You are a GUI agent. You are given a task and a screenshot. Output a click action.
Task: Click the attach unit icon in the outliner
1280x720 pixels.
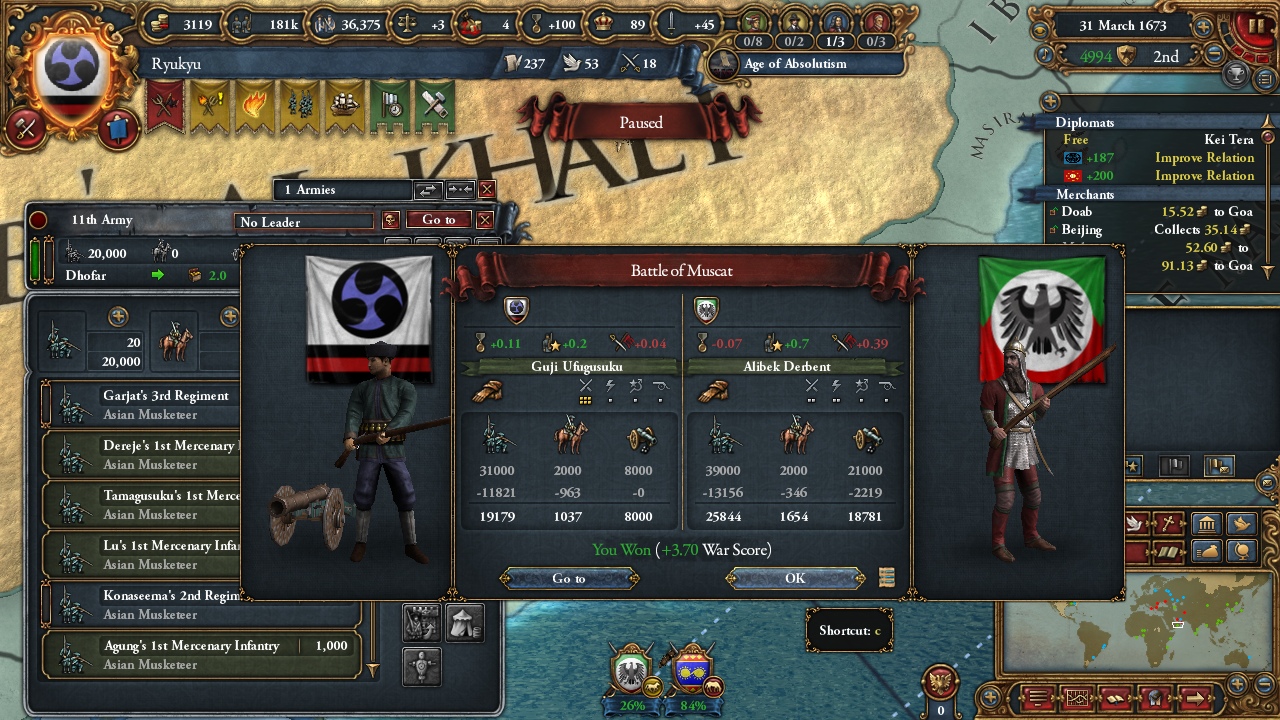click(x=459, y=190)
